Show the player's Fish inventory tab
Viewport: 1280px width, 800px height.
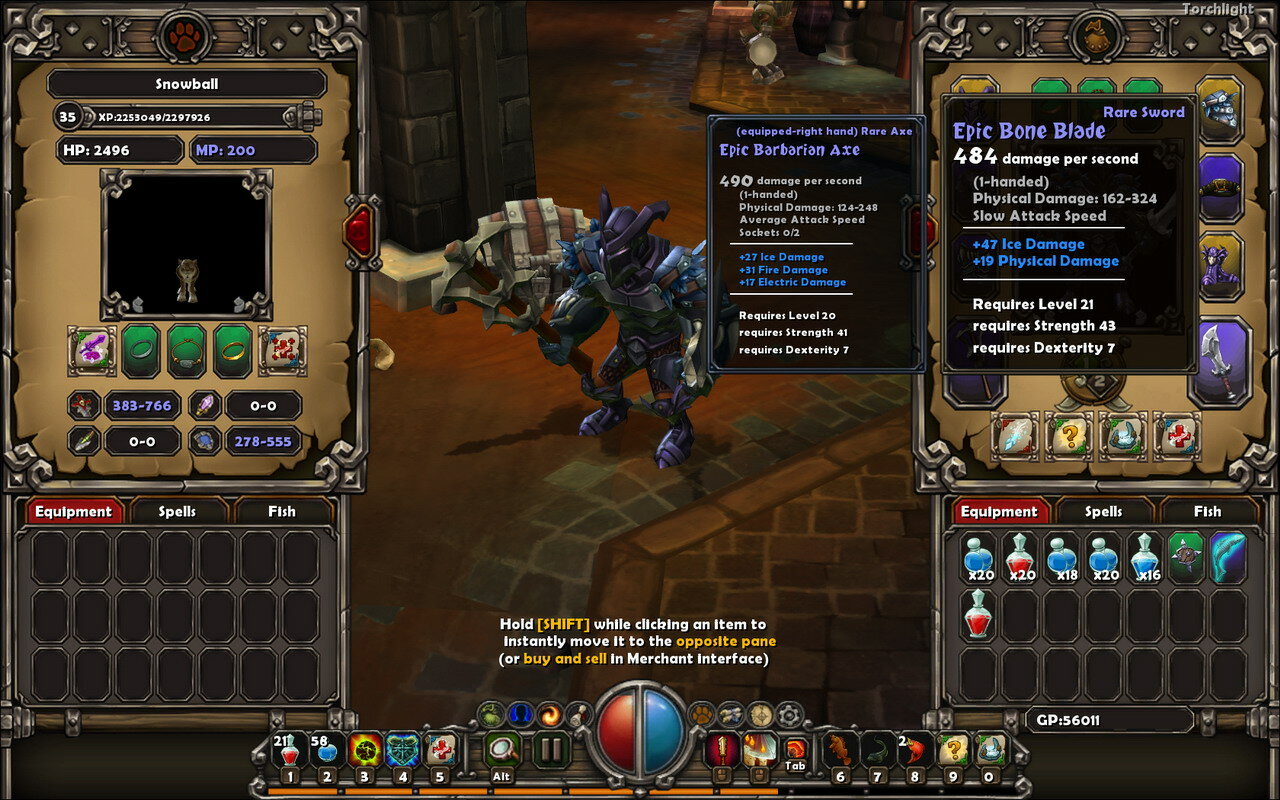[x=1207, y=511]
